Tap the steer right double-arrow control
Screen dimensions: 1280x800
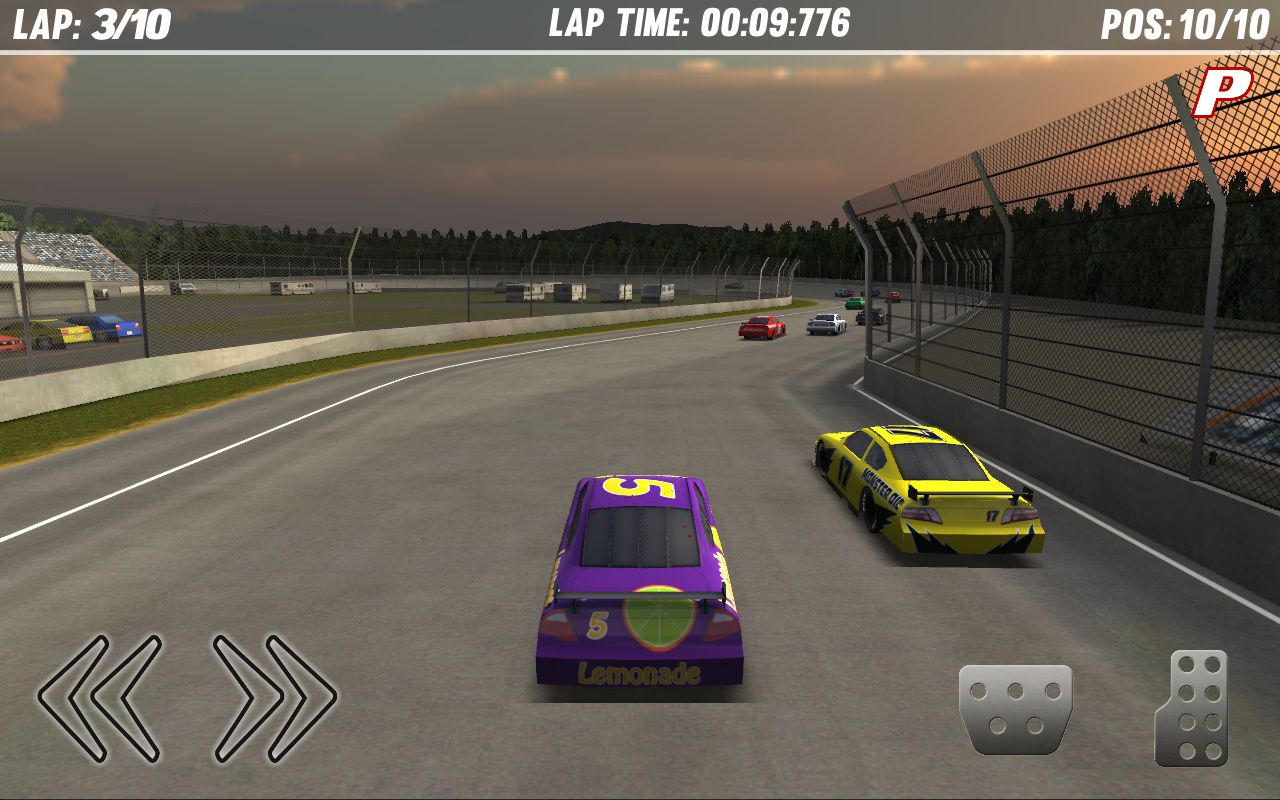pyautogui.click(x=274, y=697)
